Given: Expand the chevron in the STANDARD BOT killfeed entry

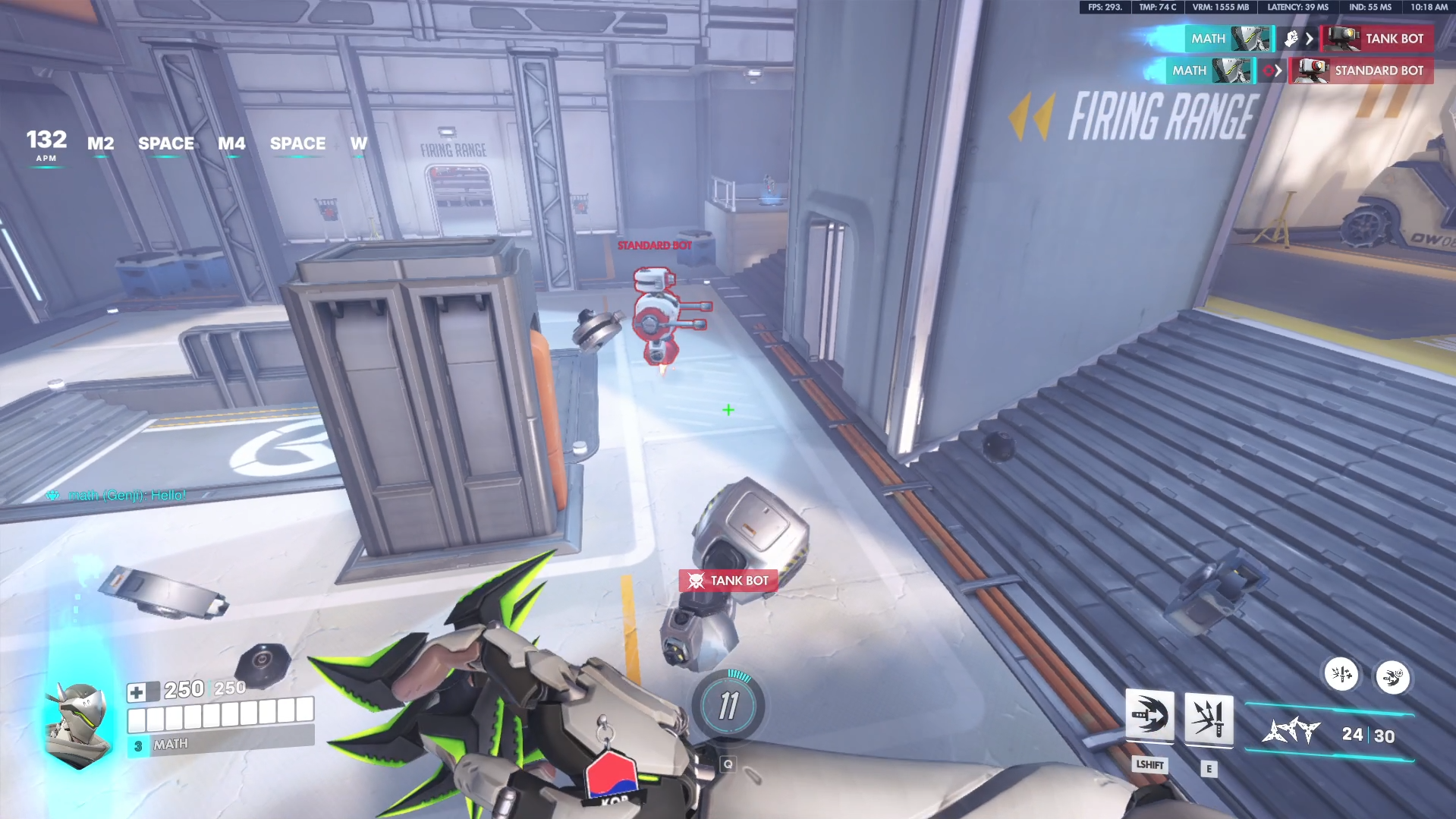Looking at the screenshot, I should [1279, 71].
